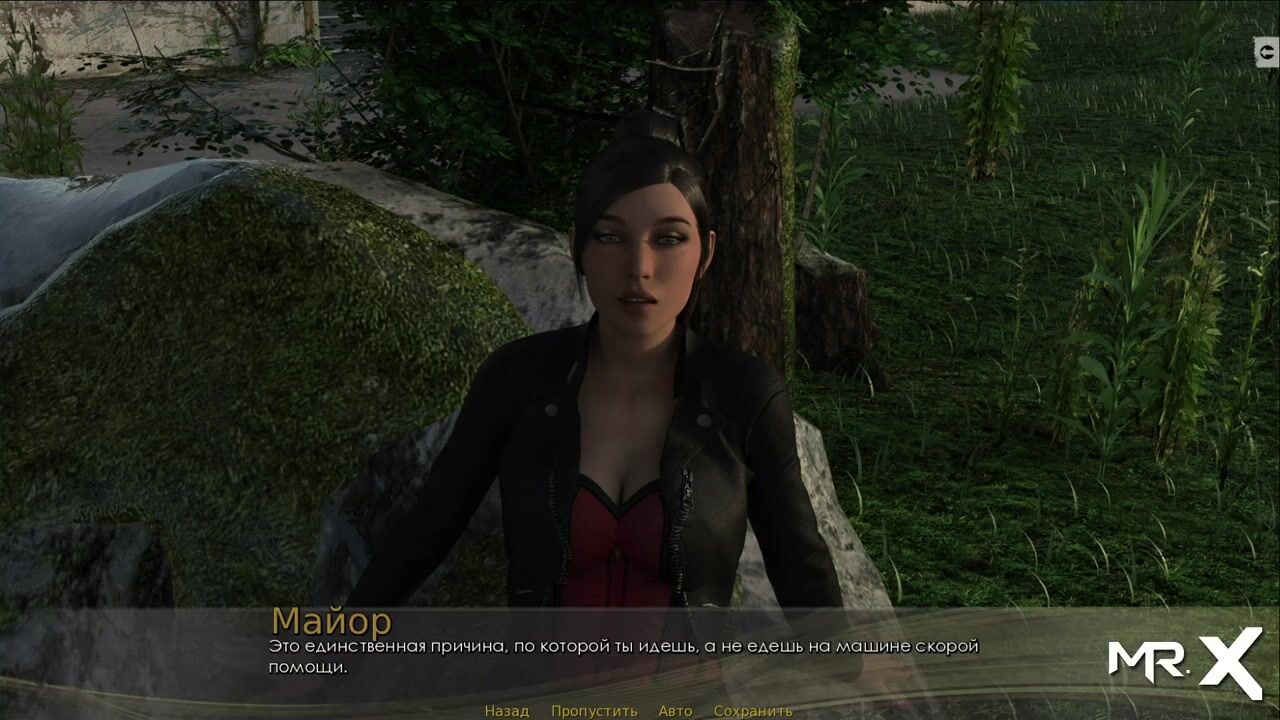Click the Назад (Back) button
1280x720 pixels.
(x=507, y=711)
